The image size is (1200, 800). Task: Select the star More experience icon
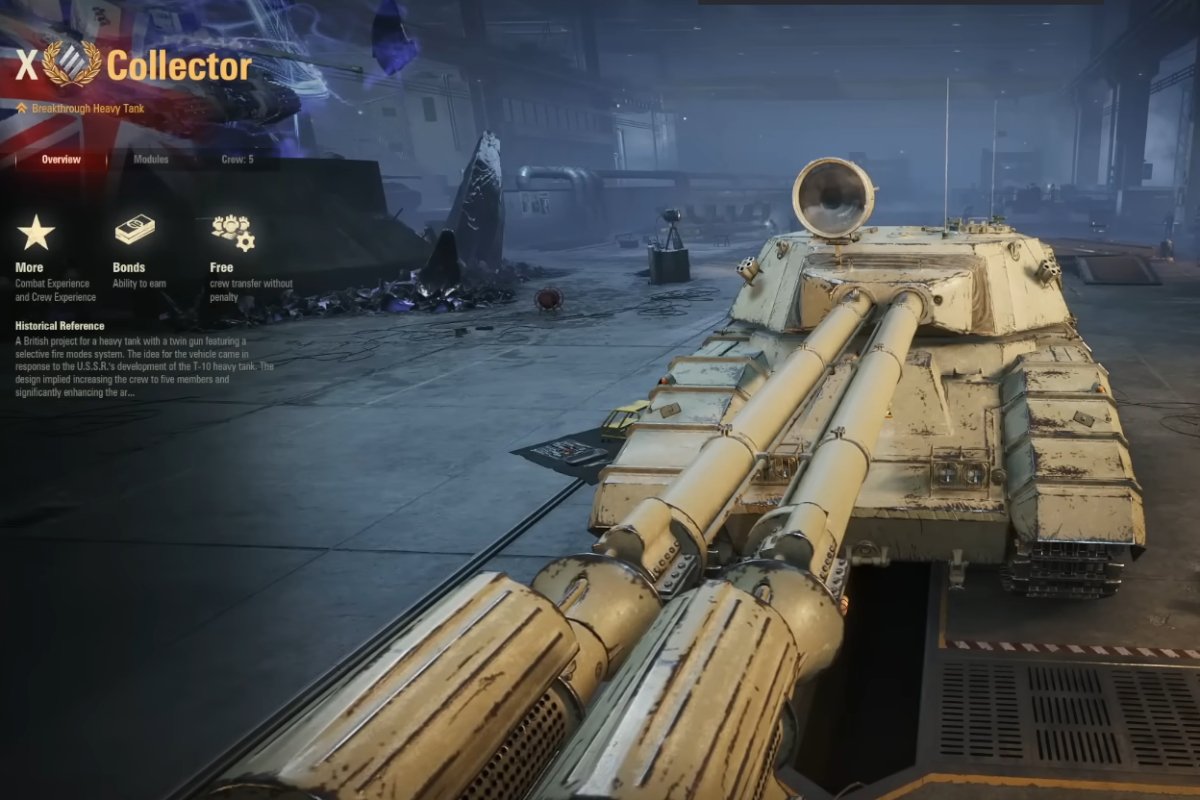tap(36, 233)
